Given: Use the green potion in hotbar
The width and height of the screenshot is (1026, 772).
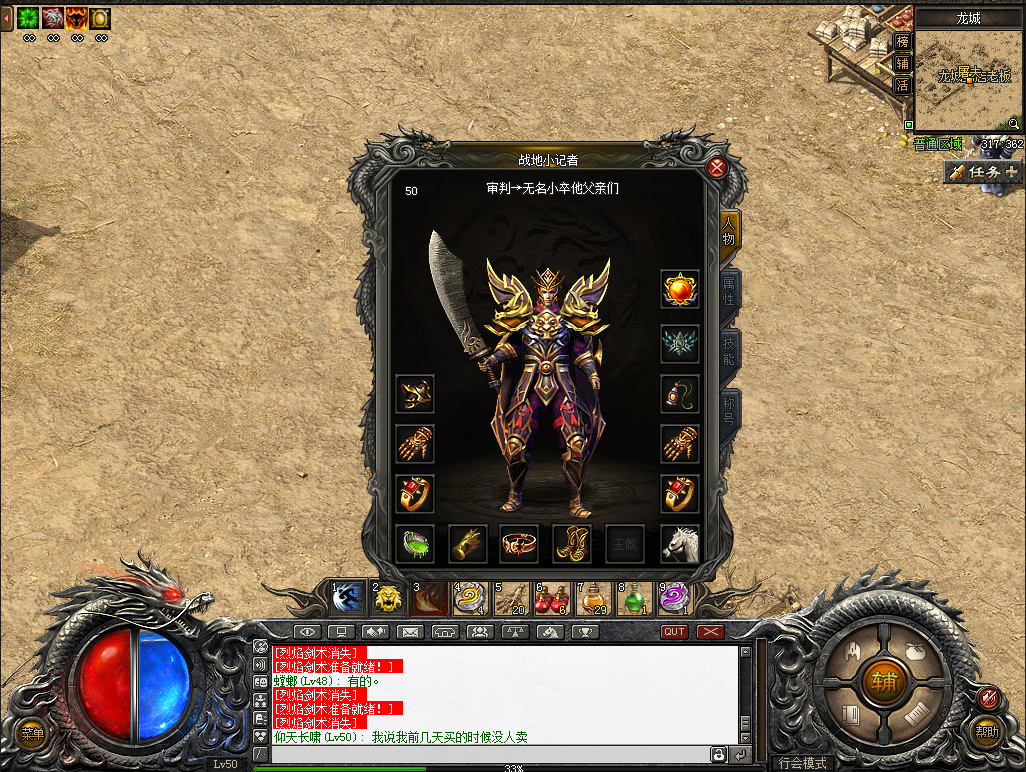Looking at the screenshot, I should [633, 598].
